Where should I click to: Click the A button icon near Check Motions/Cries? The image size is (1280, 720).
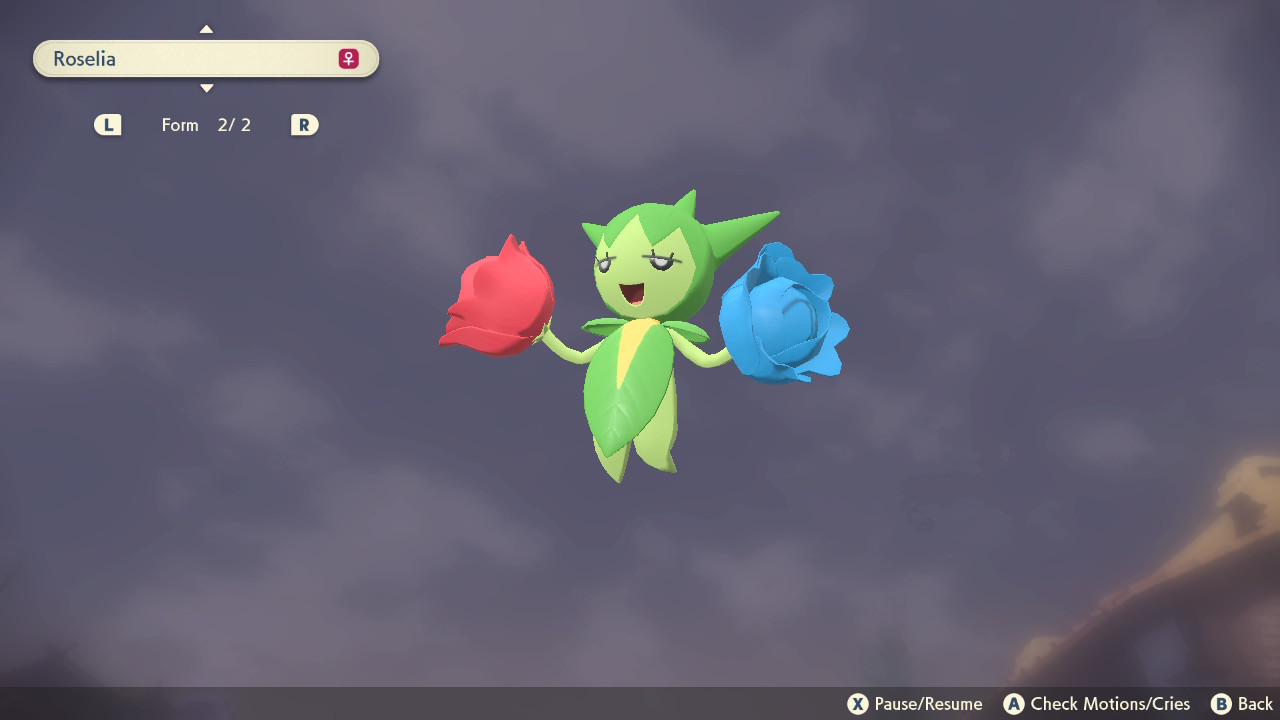tap(1015, 704)
